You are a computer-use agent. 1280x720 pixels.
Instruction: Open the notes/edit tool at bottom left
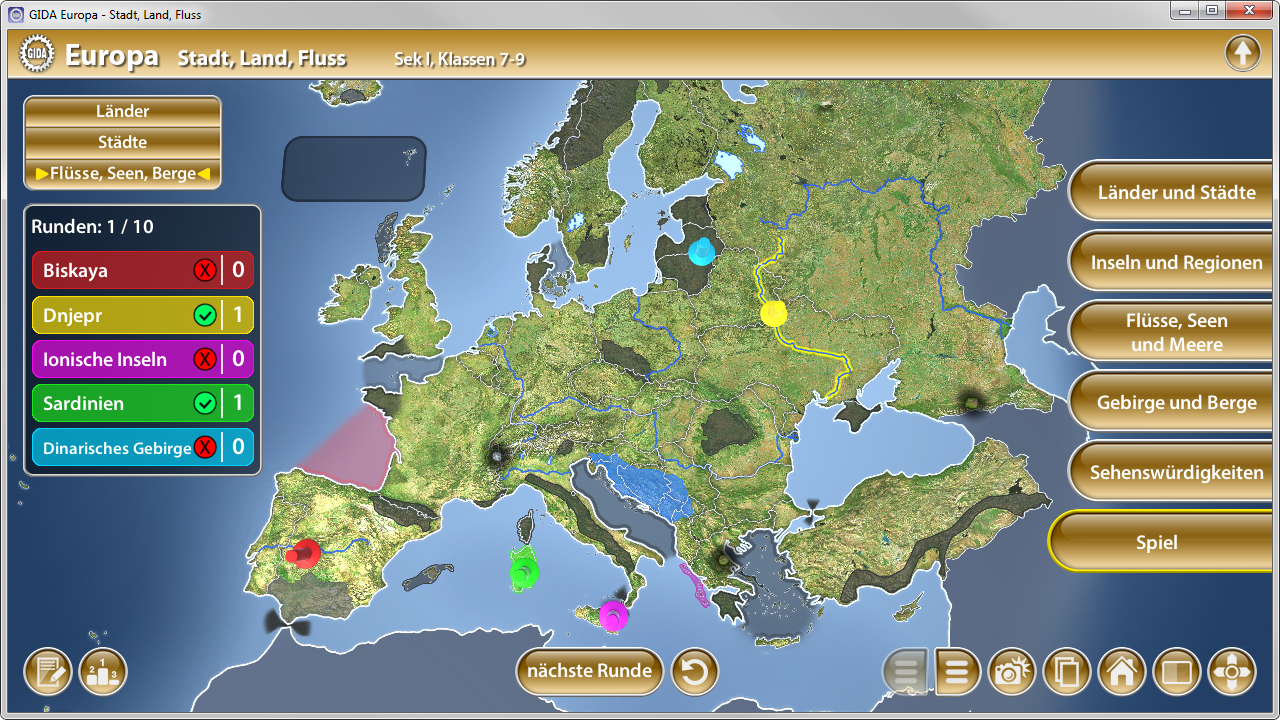[x=46, y=671]
